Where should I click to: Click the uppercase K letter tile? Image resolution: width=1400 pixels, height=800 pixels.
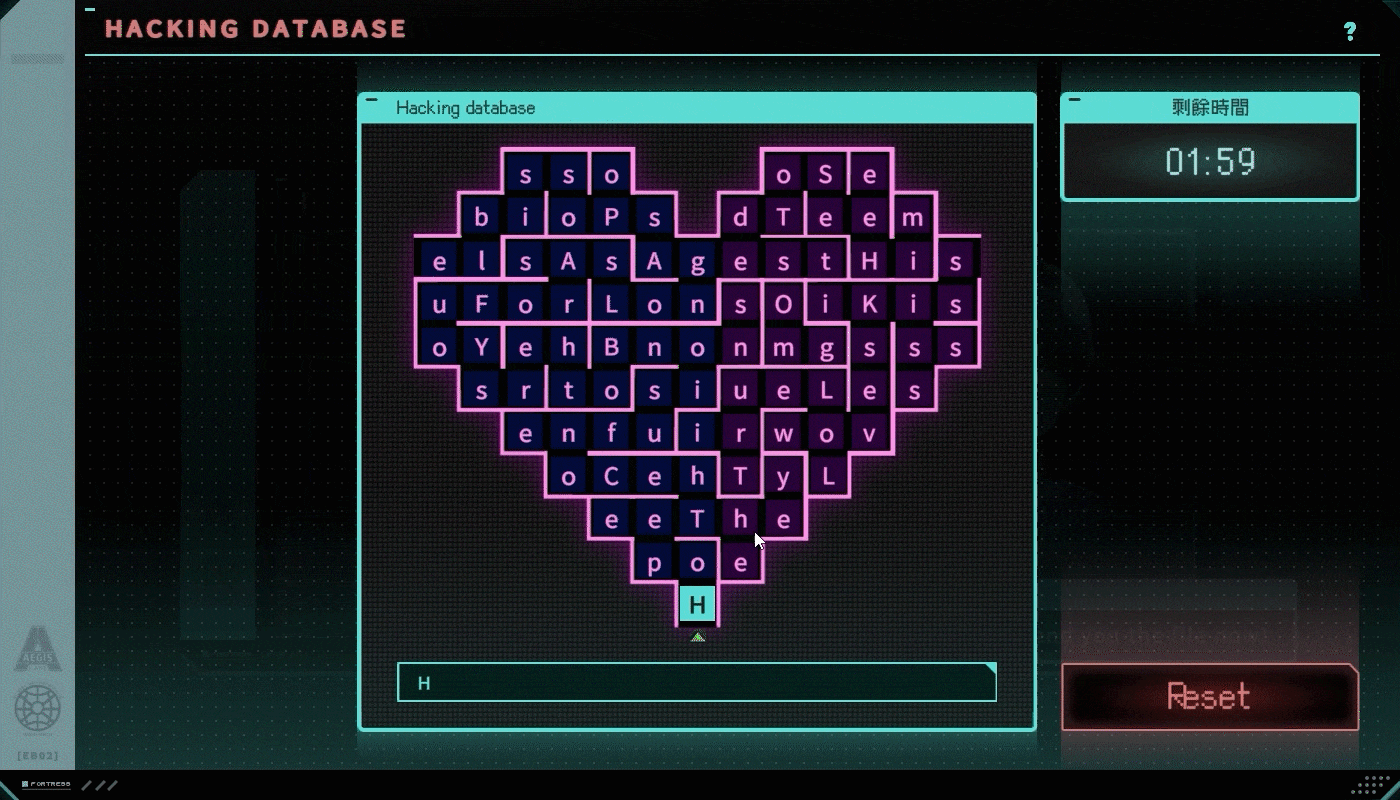click(870, 305)
